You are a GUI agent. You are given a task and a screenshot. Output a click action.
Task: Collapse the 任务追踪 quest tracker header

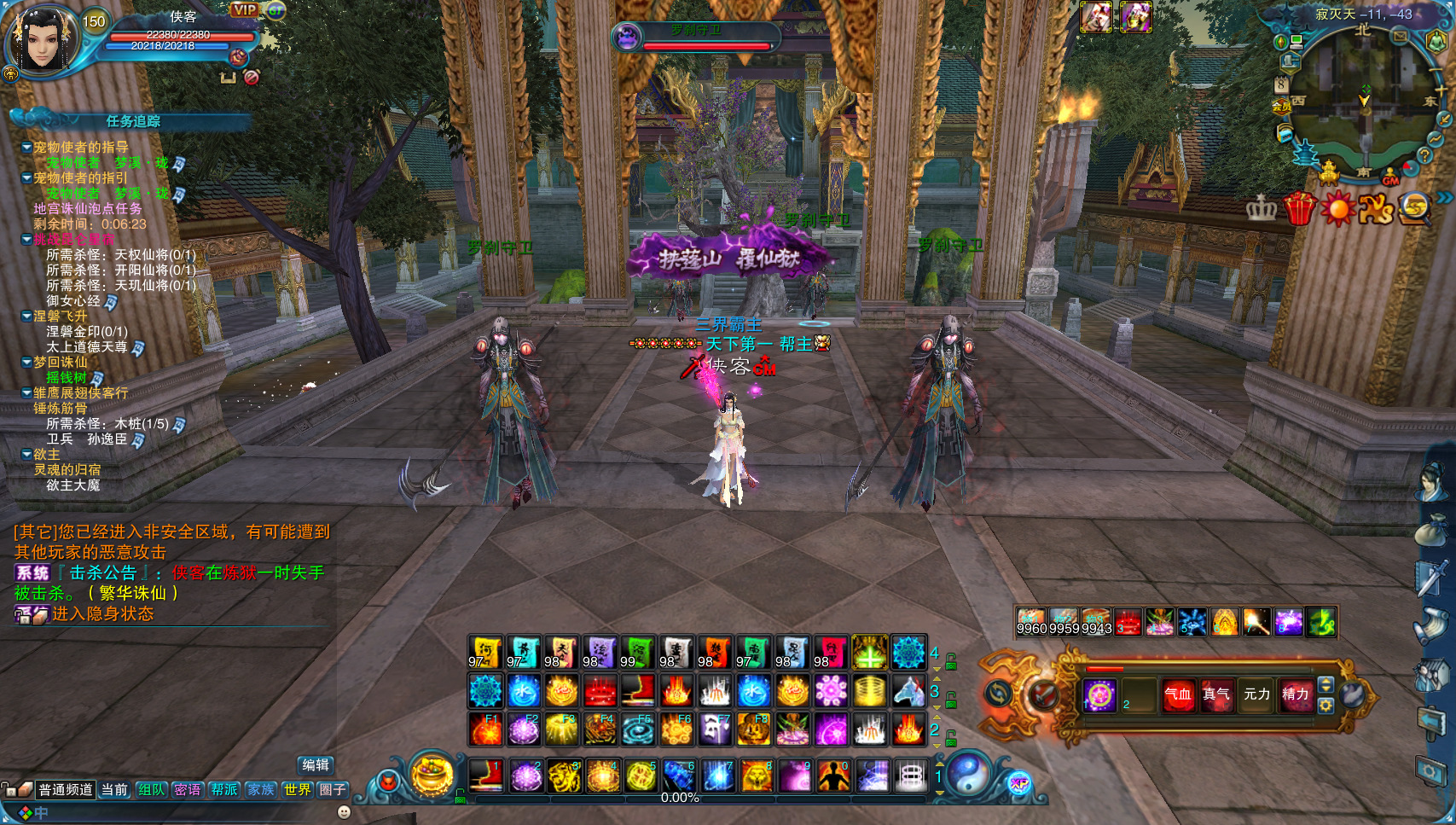pyautogui.click(x=132, y=121)
